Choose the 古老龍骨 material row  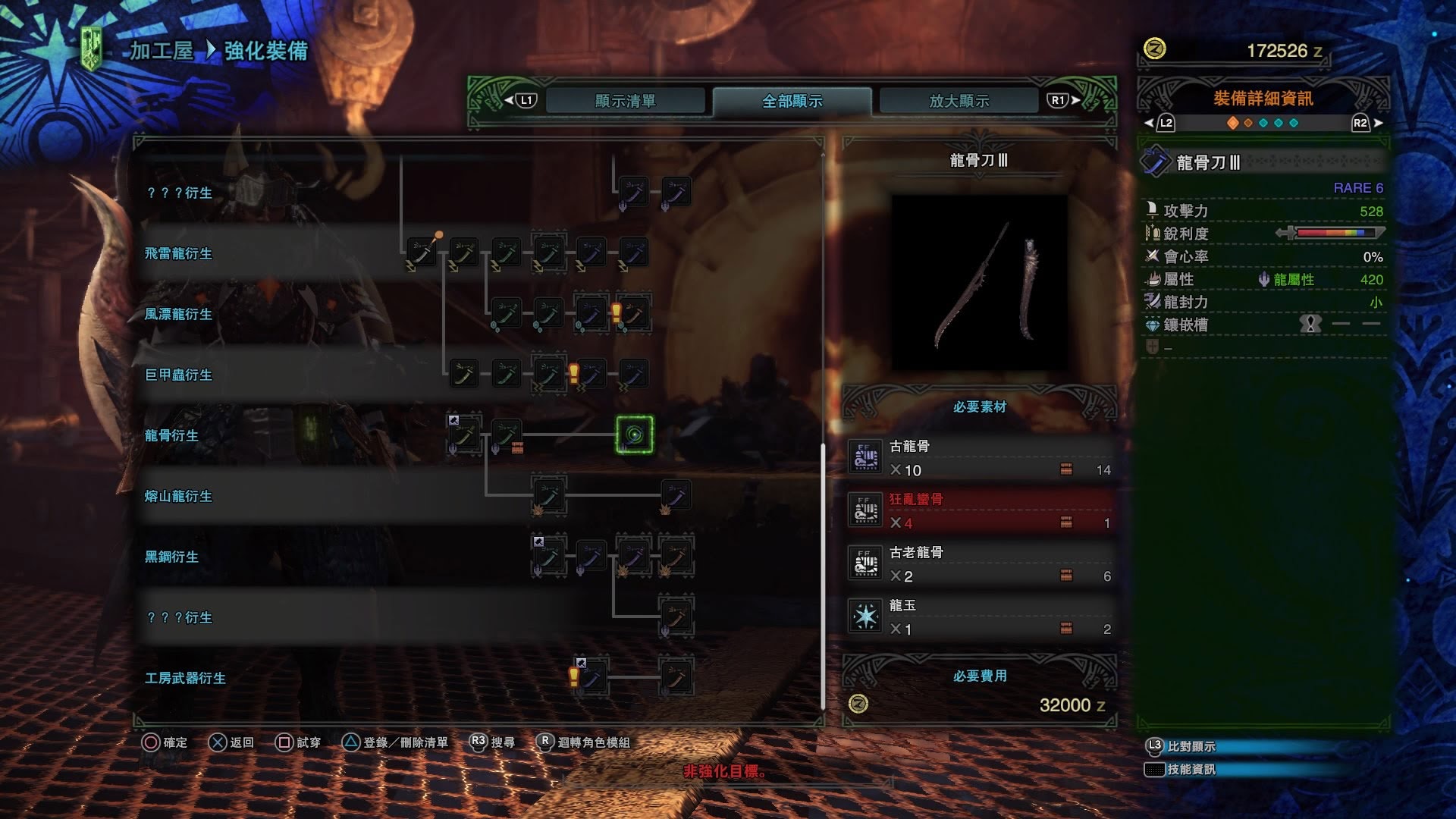(980, 564)
